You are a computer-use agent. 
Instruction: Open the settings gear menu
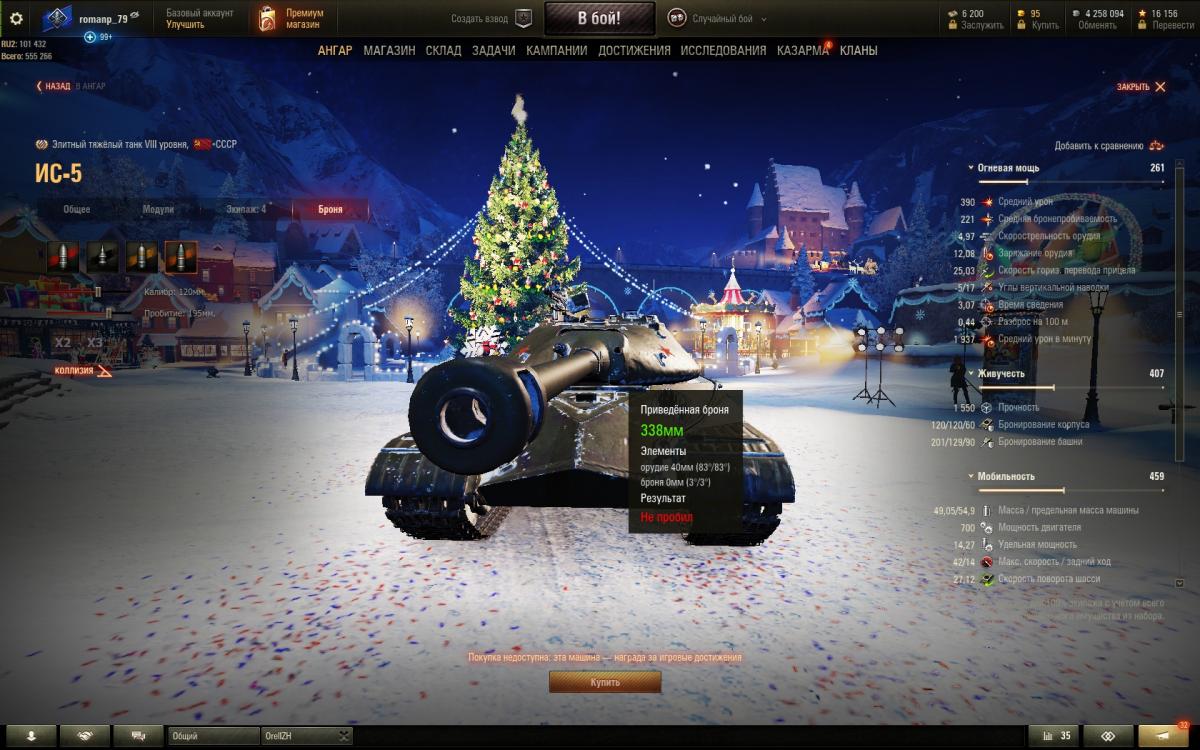coord(16,18)
